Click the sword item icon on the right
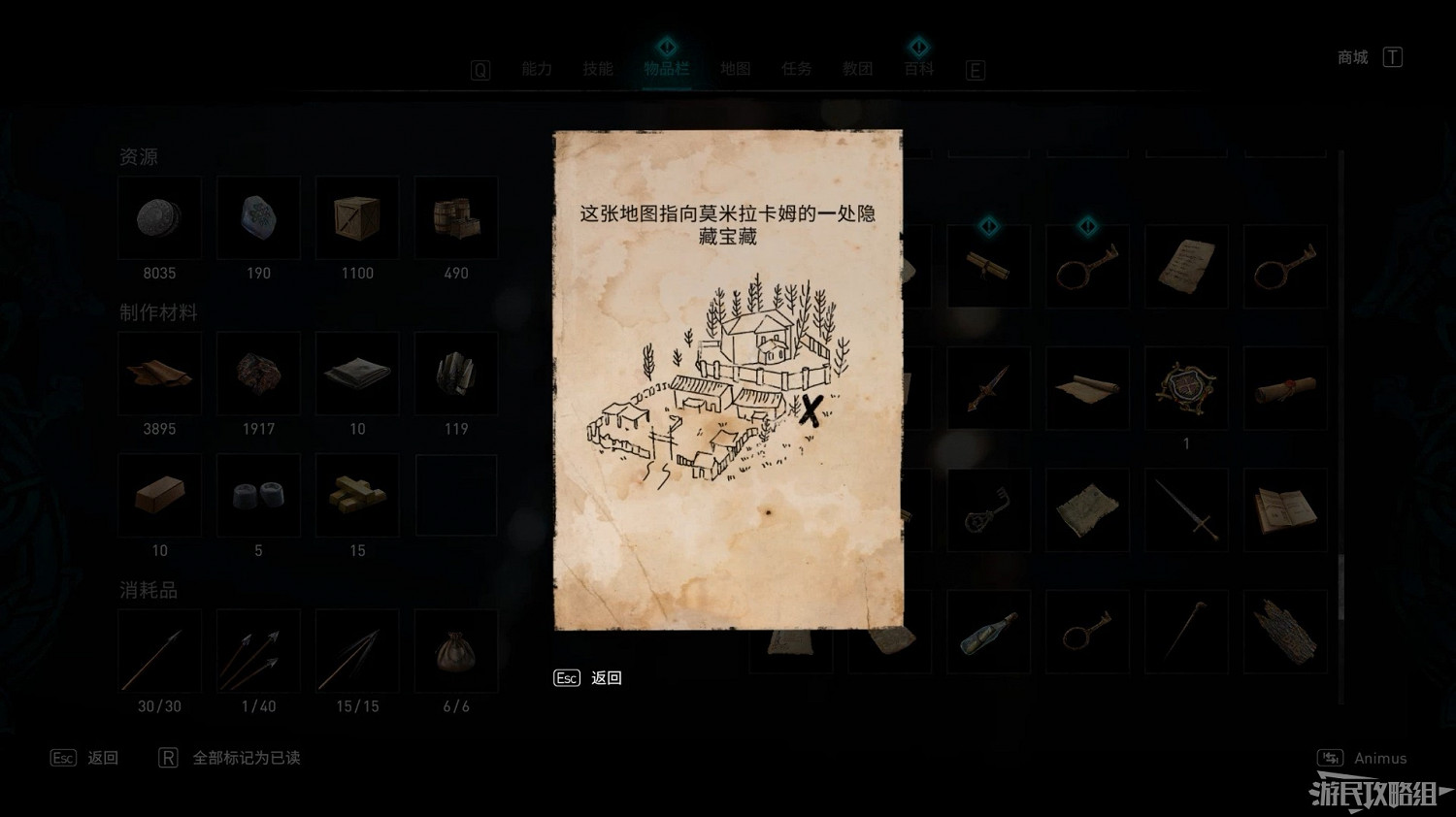The height and width of the screenshot is (817, 1456). coord(1186,509)
